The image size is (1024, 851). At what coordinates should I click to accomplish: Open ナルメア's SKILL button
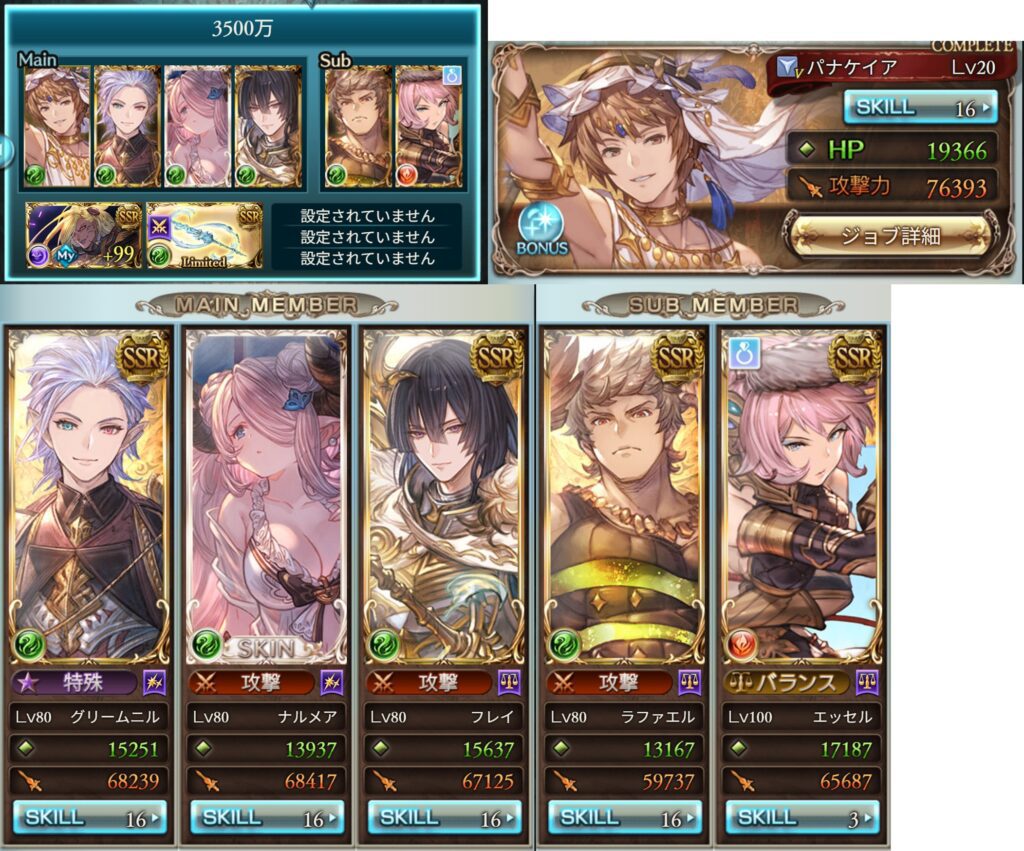(x=267, y=817)
